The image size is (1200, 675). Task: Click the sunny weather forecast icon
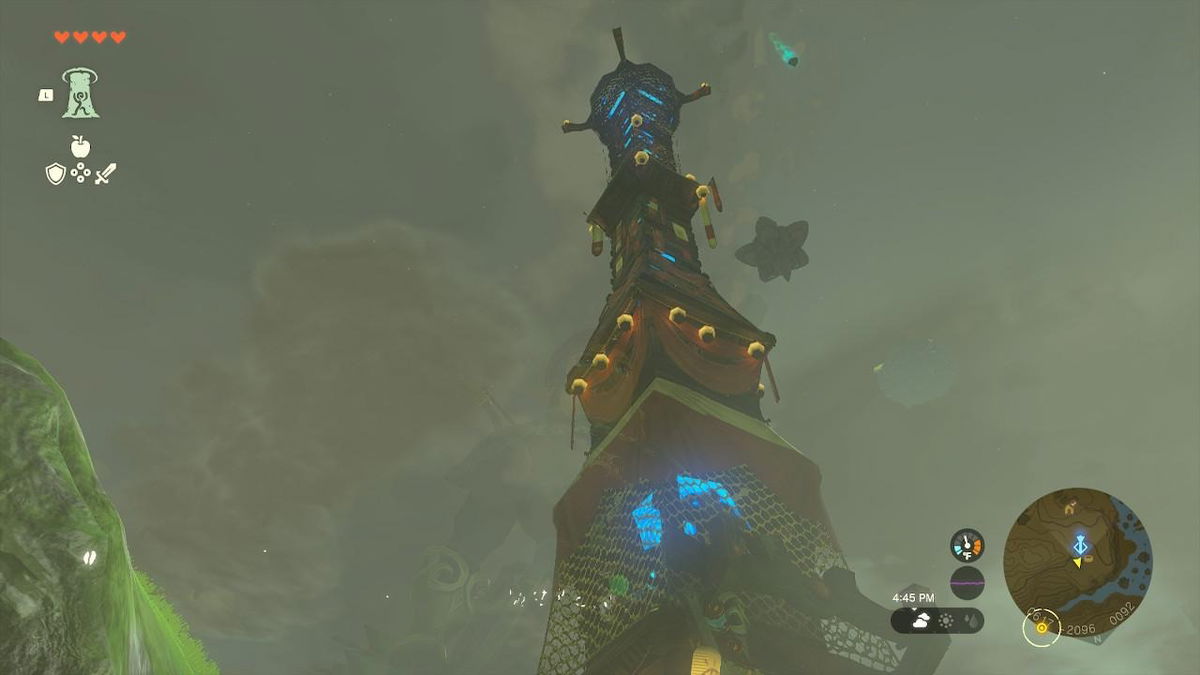[x=945, y=620]
